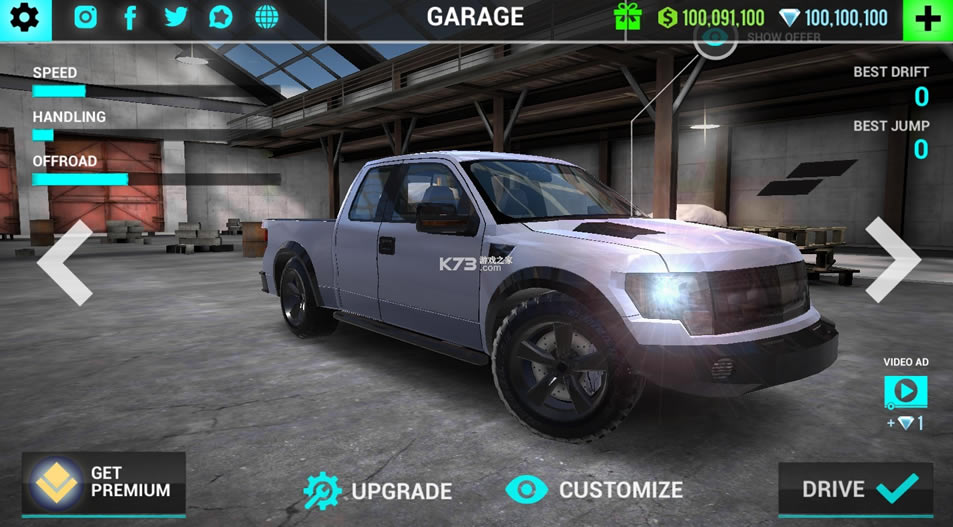Open the globe language icon
This screenshot has width=953, height=527.
tap(266, 17)
